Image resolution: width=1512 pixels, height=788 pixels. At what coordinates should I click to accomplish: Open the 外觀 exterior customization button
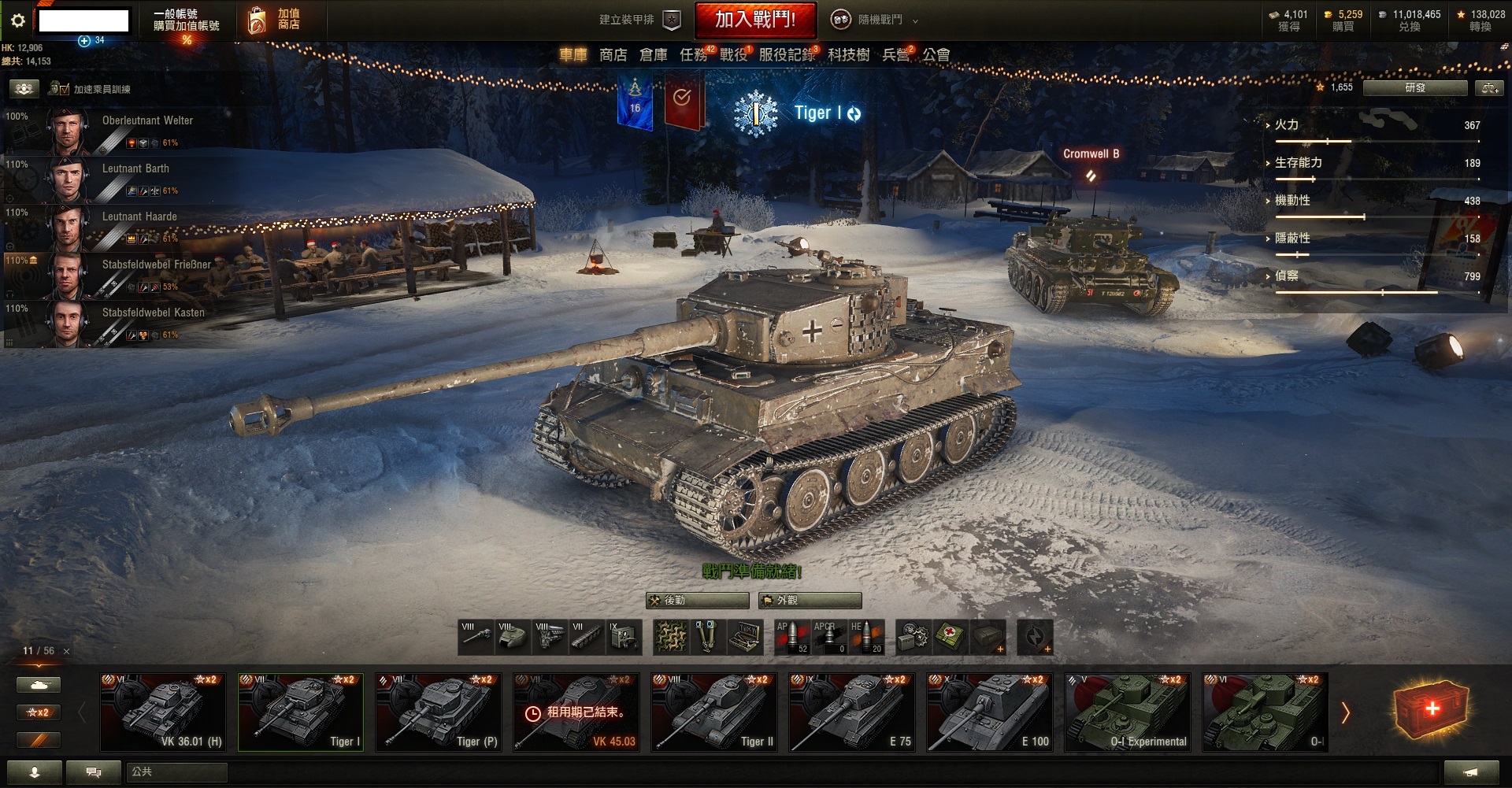(810, 601)
